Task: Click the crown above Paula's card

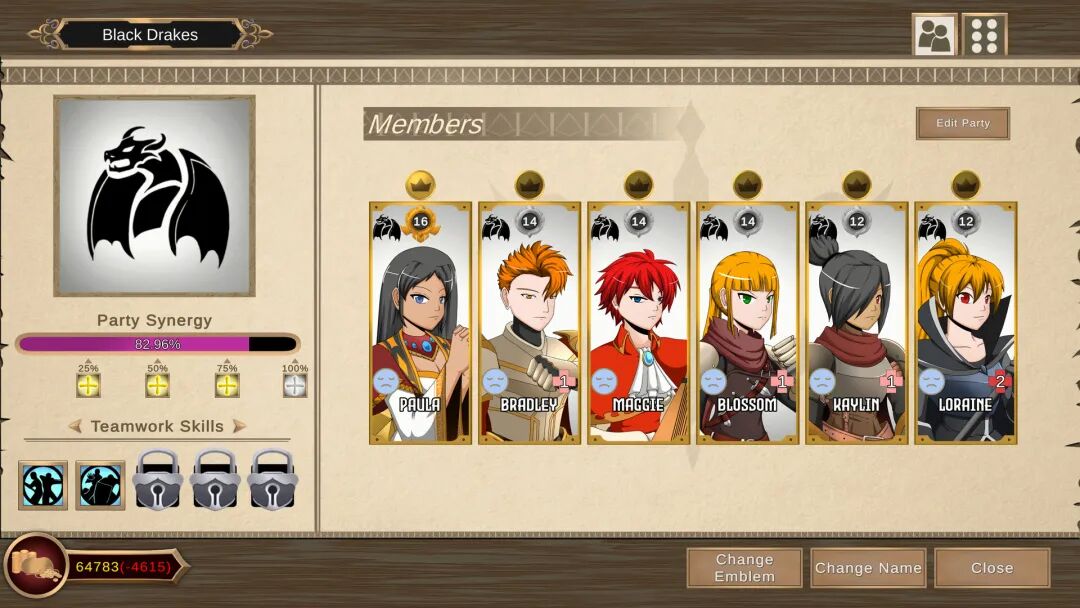Action: 420,184
